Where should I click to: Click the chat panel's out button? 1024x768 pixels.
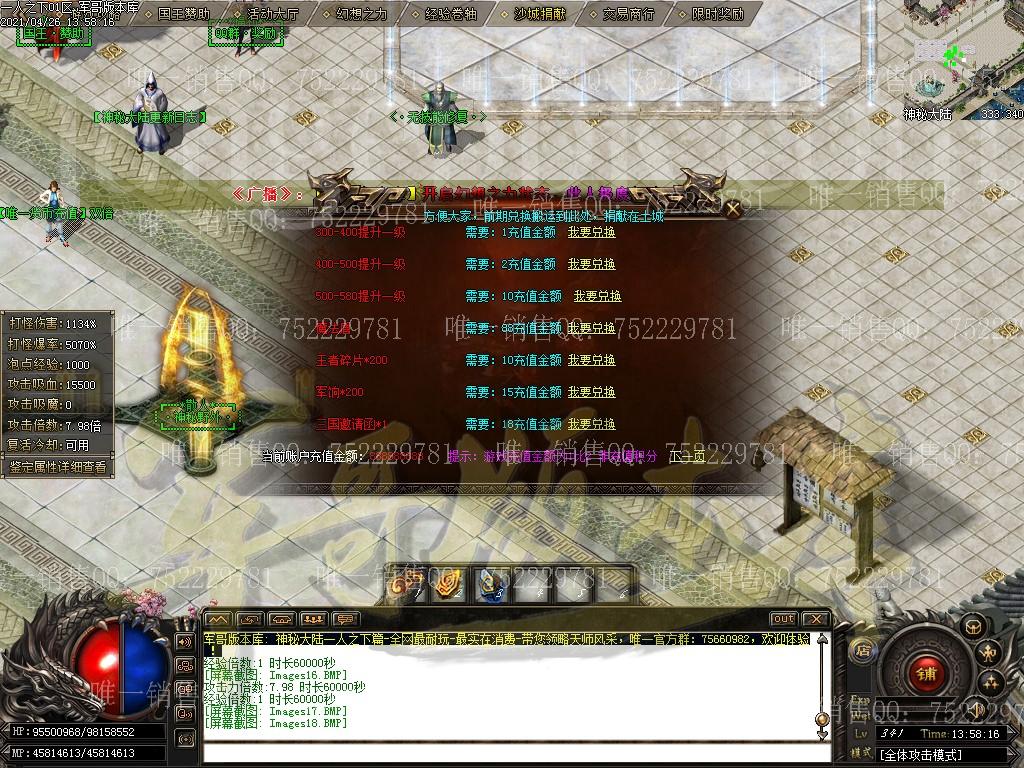[x=783, y=619]
